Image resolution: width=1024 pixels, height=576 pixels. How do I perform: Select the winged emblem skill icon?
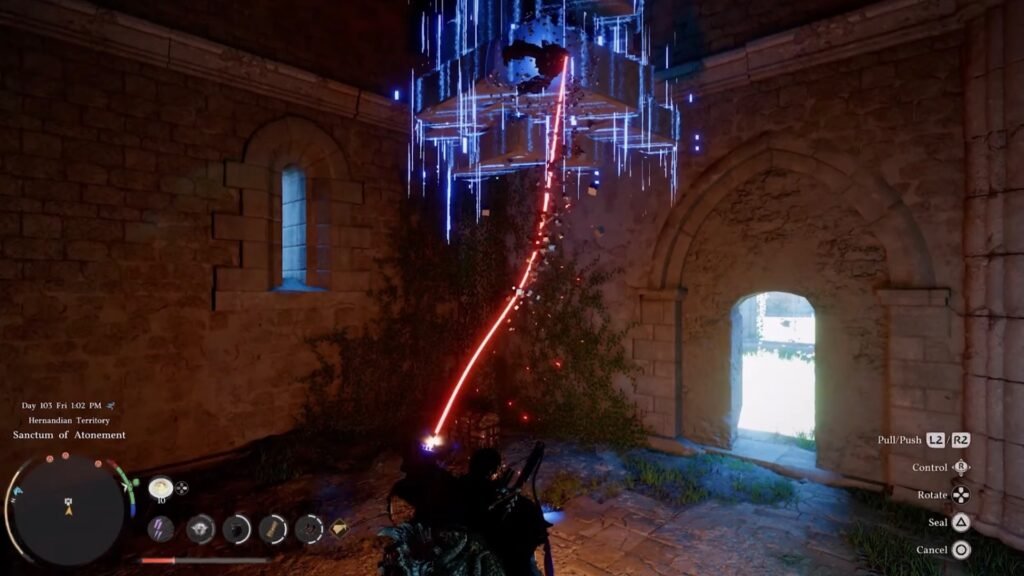(x=200, y=529)
